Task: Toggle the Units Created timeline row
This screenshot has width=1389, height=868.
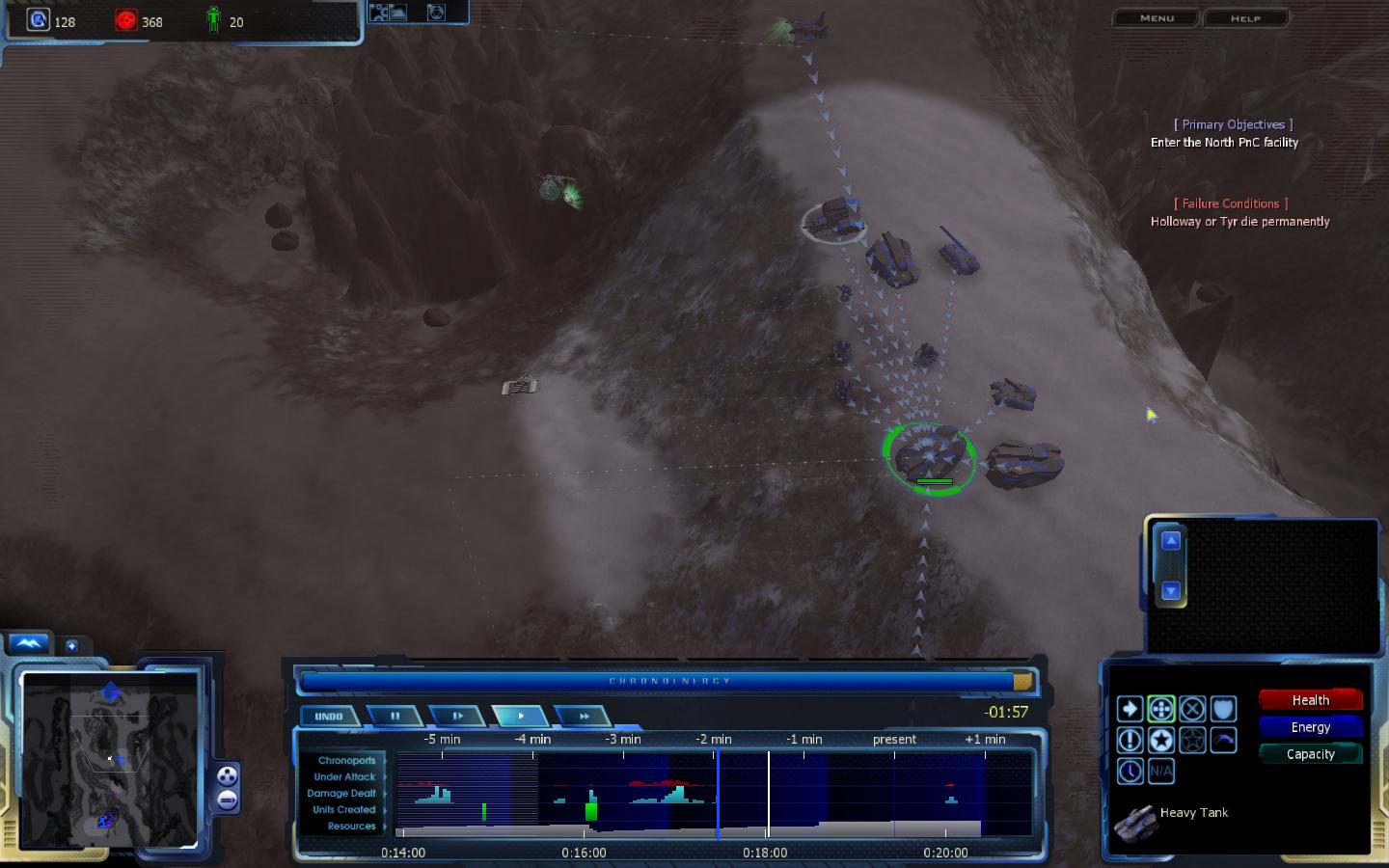Action: coord(343,810)
